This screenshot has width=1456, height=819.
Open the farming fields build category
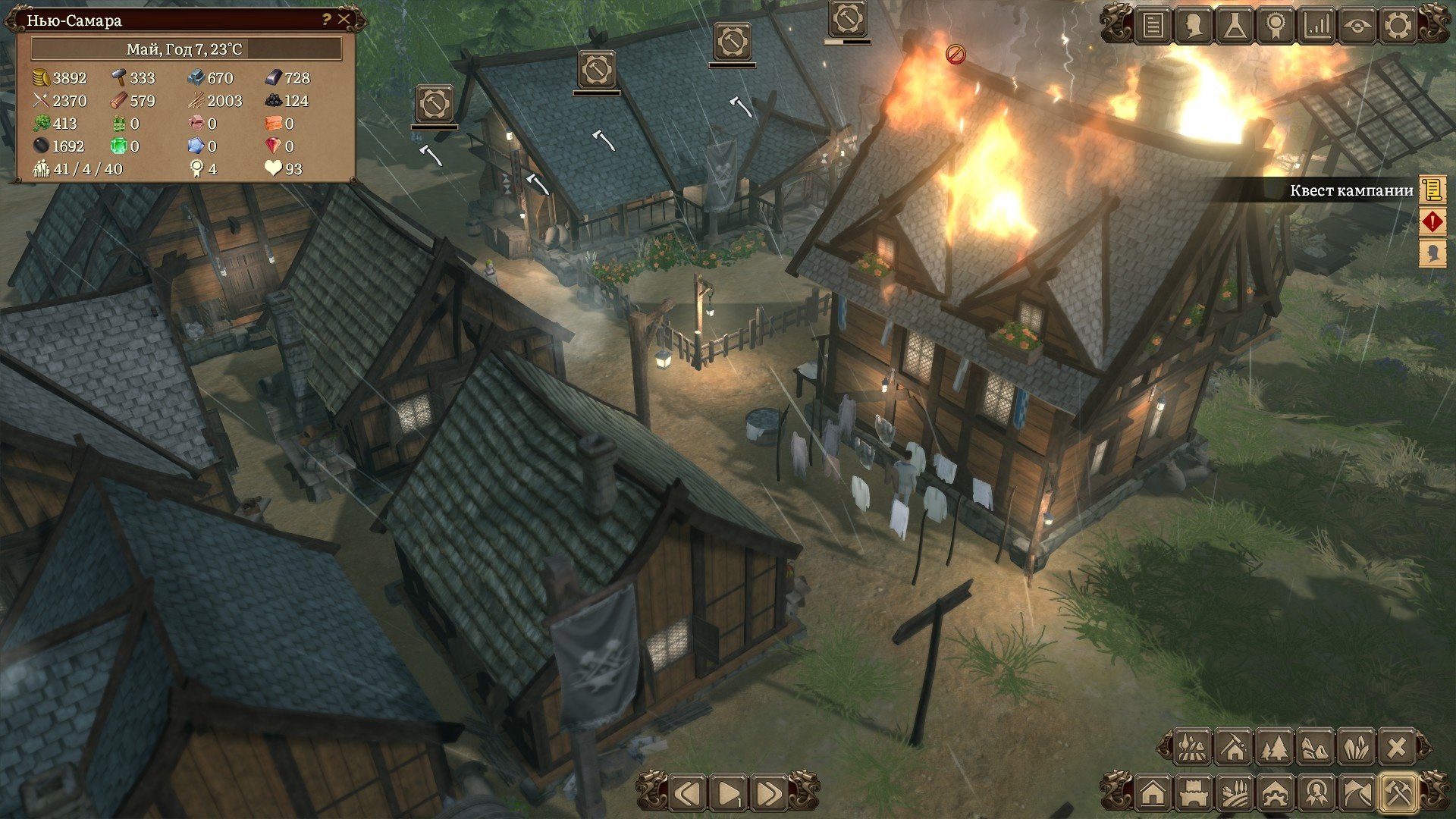1235,794
